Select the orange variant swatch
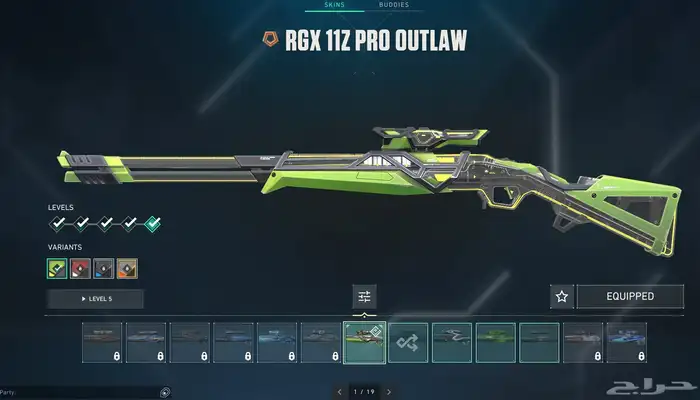The height and width of the screenshot is (400, 700). click(126, 268)
